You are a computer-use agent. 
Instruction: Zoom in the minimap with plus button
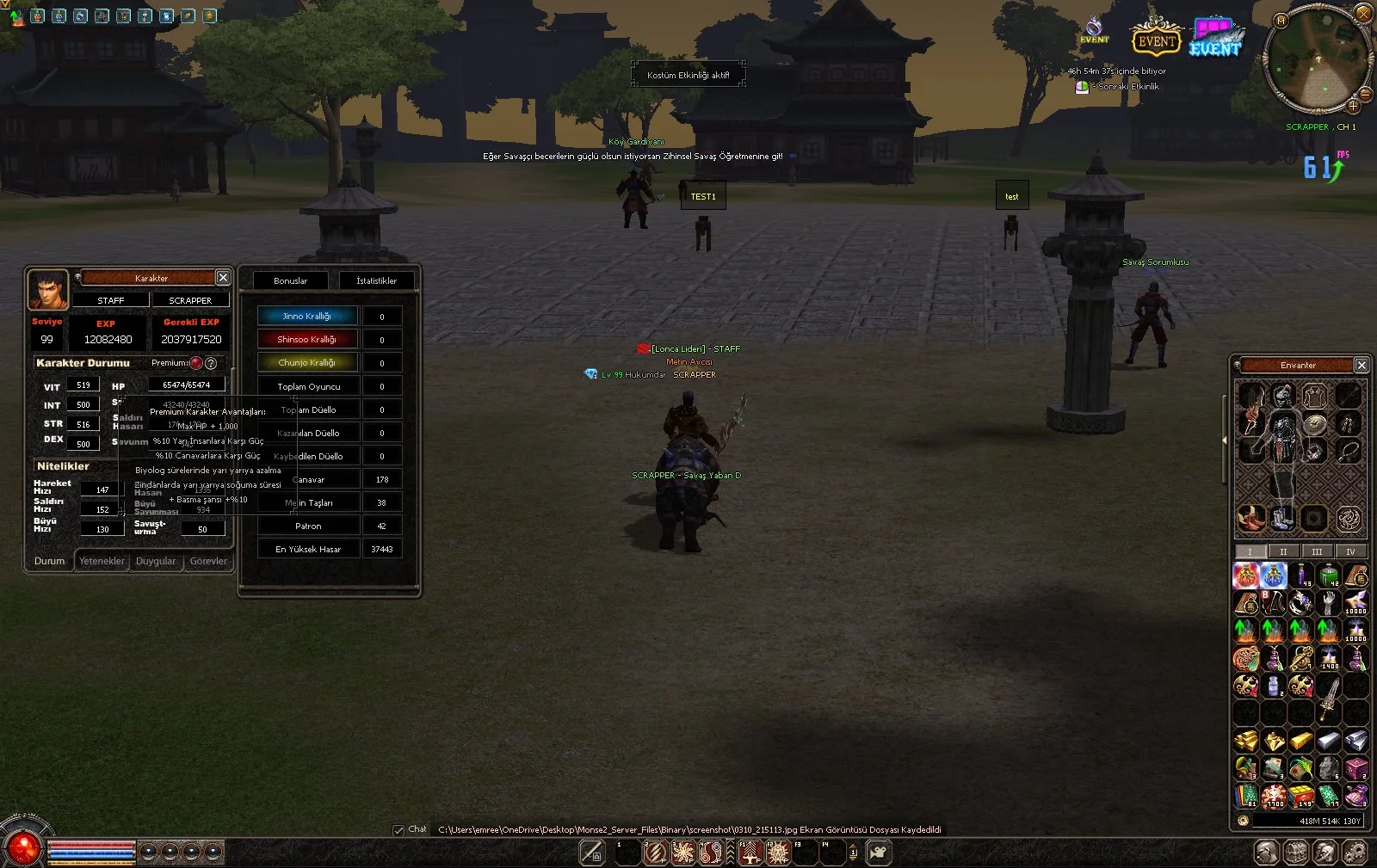click(x=1353, y=106)
